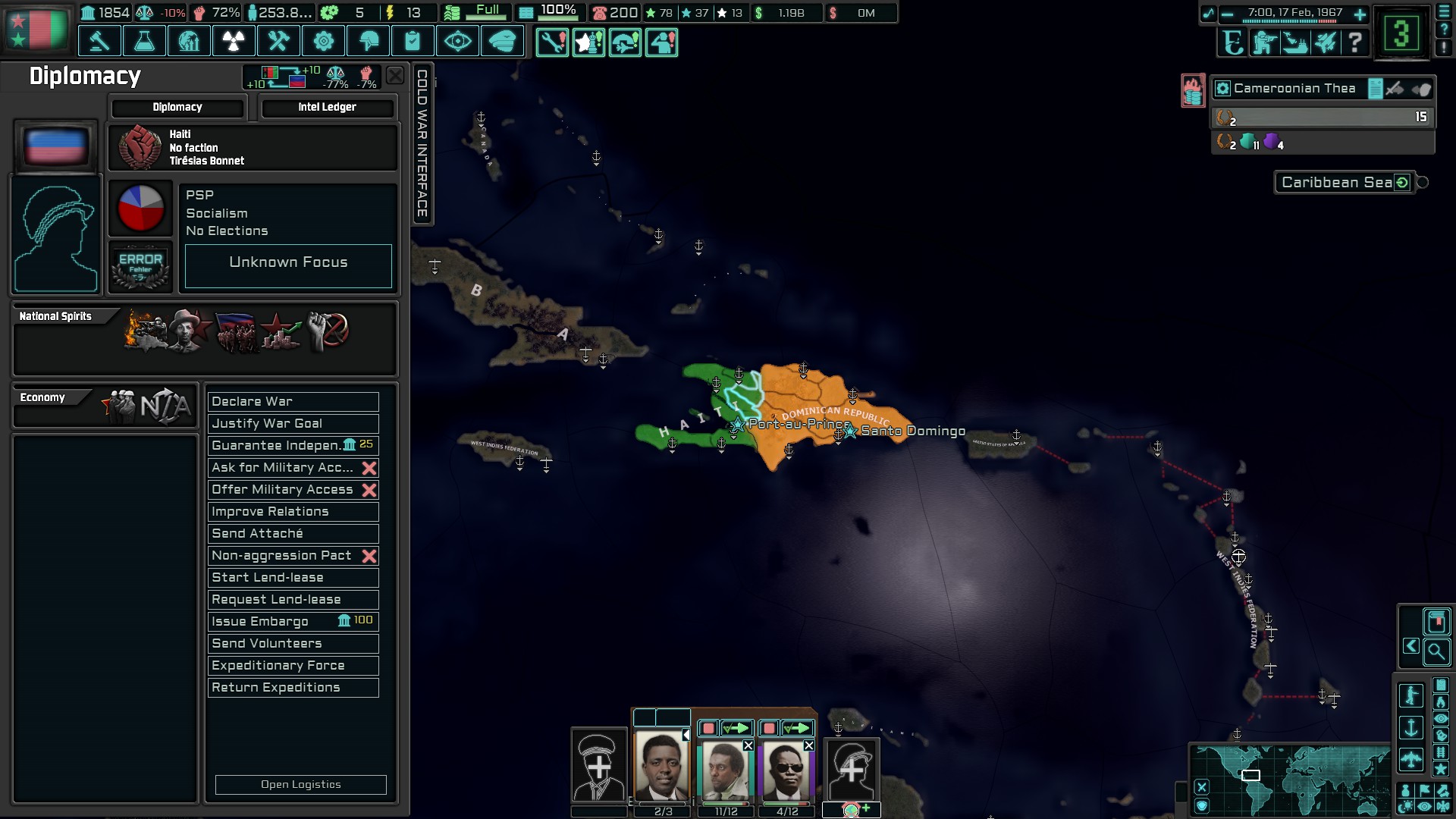Click the hourly progress bar under the date

(1289, 21)
